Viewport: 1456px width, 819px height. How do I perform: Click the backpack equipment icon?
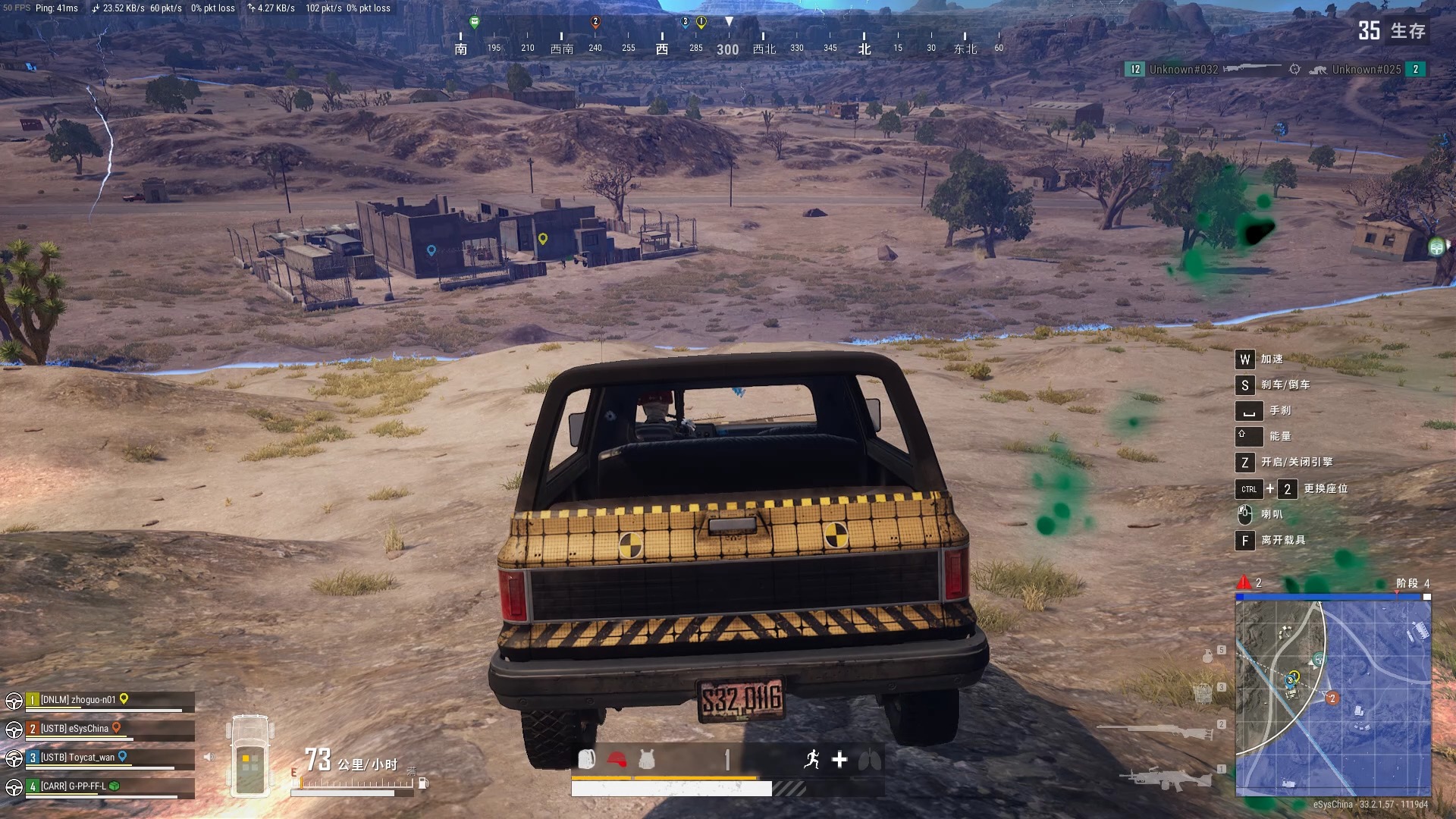586,759
